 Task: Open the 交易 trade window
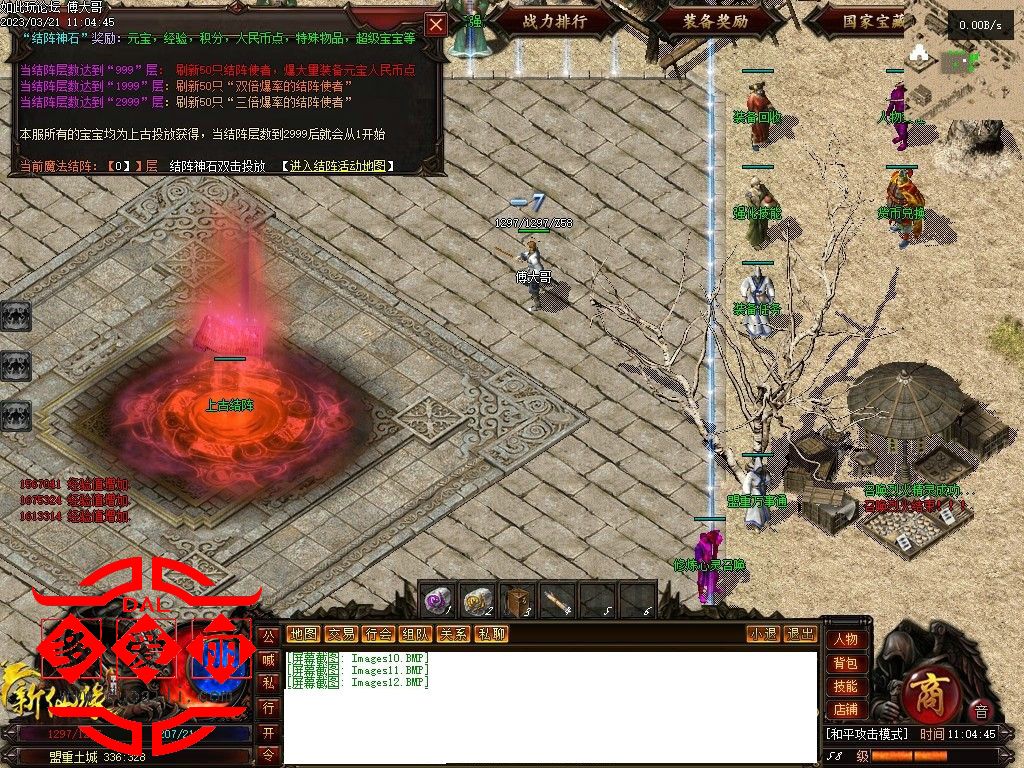click(x=341, y=634)
